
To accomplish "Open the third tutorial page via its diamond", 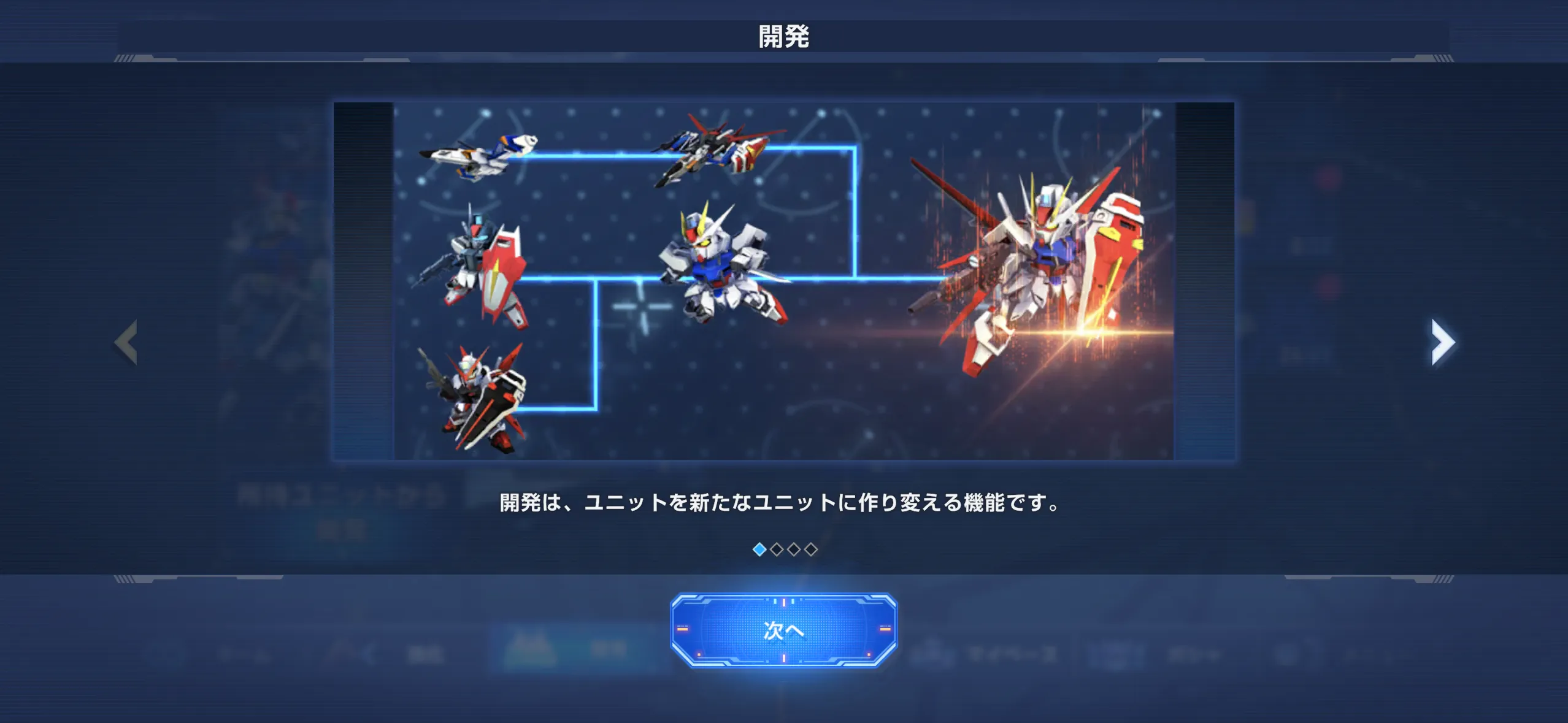I will (794, 549).
